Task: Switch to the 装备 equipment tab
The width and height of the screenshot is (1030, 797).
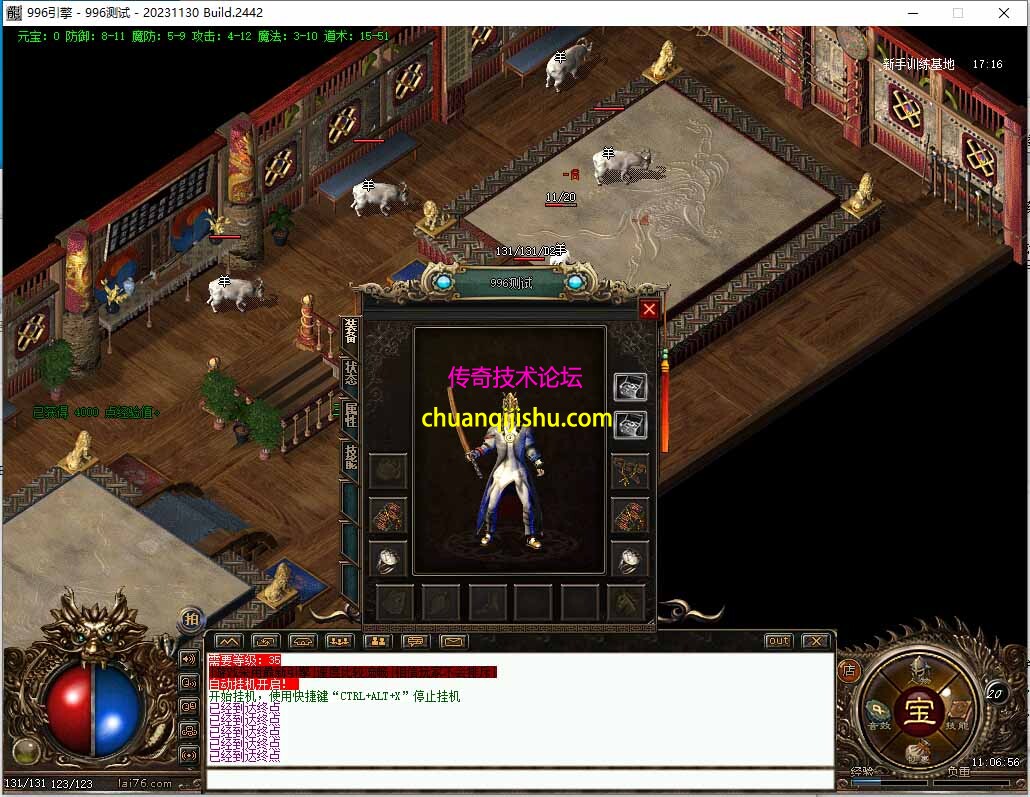Action: tap(350, 332)
